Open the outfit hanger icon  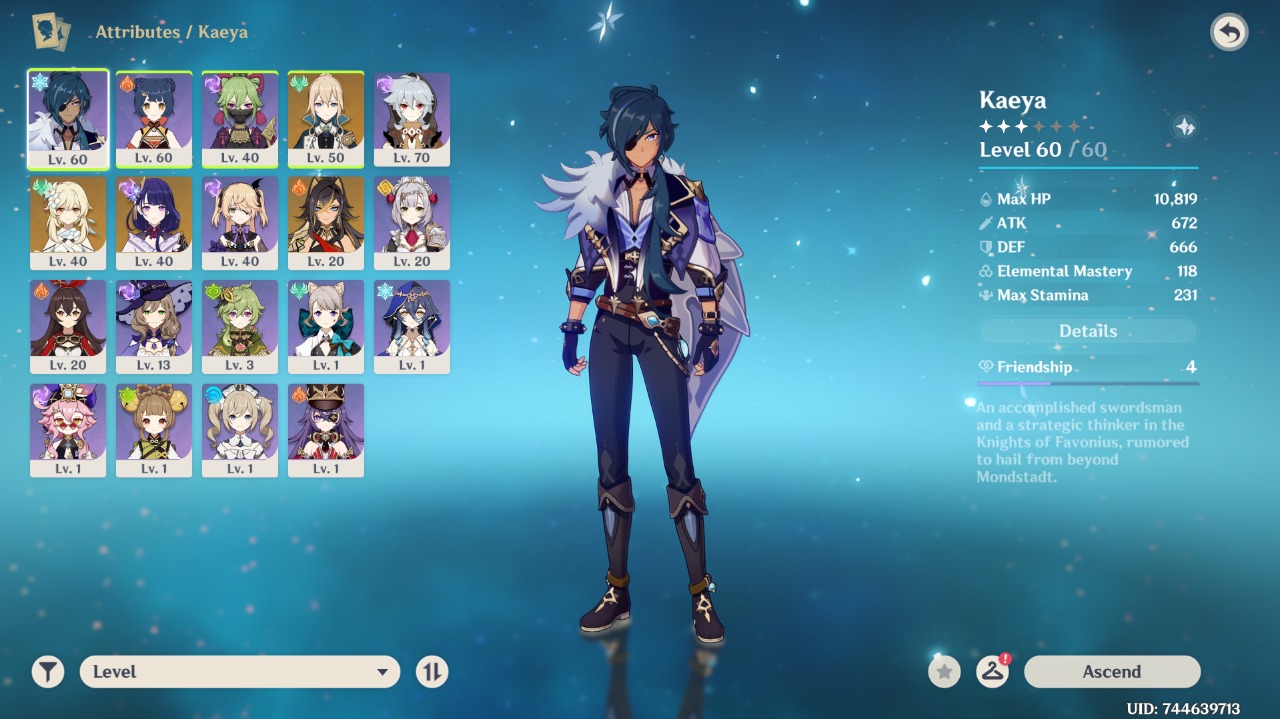992,672
